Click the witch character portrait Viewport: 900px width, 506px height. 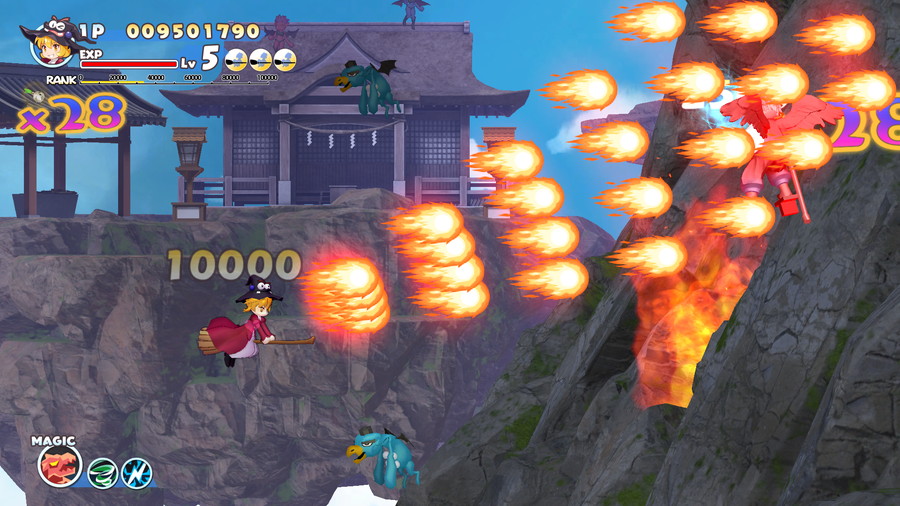pos(52,40)
